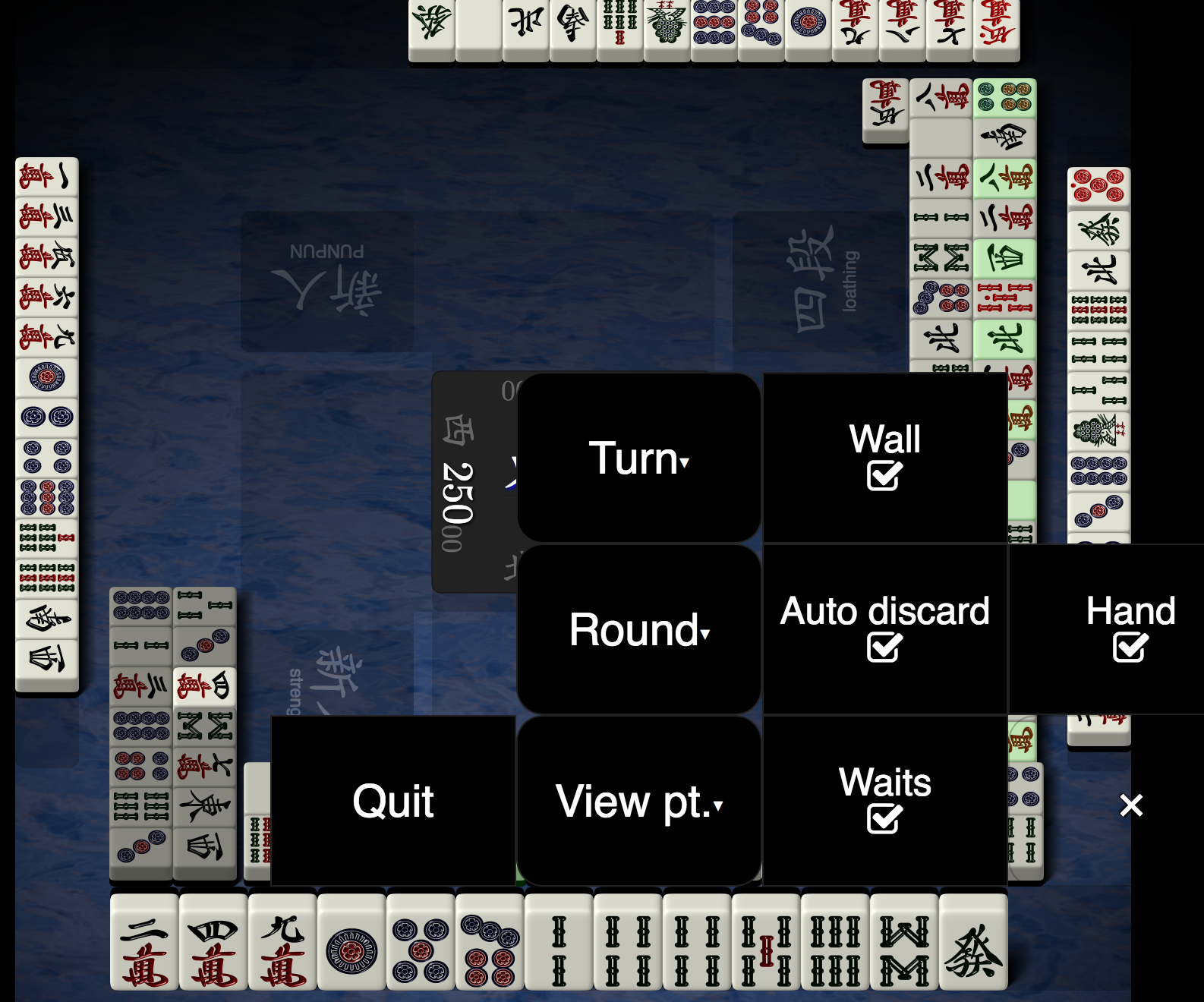Viewport: 1204px width, 1002px height.
Task: Select the 5-pin tile in your hand
Action: [x=419, y=945]
